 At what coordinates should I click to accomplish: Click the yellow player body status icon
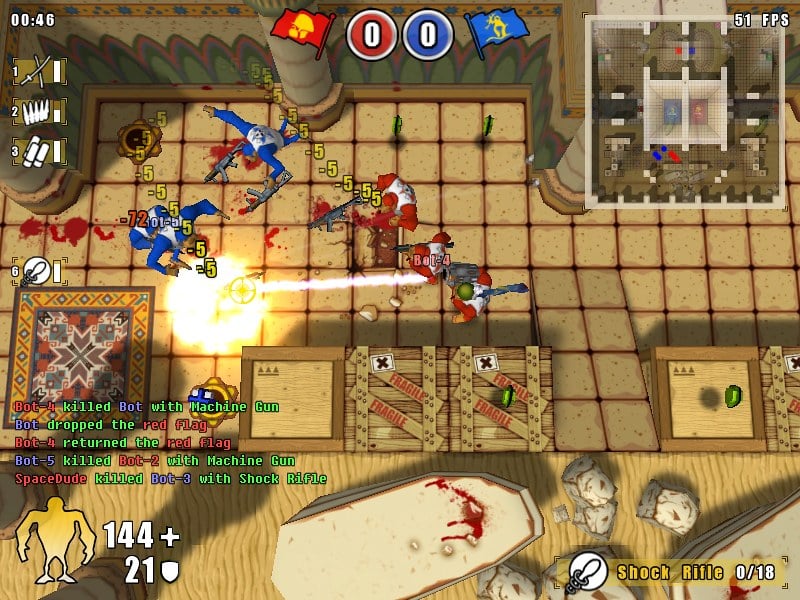tap(56, 540)
